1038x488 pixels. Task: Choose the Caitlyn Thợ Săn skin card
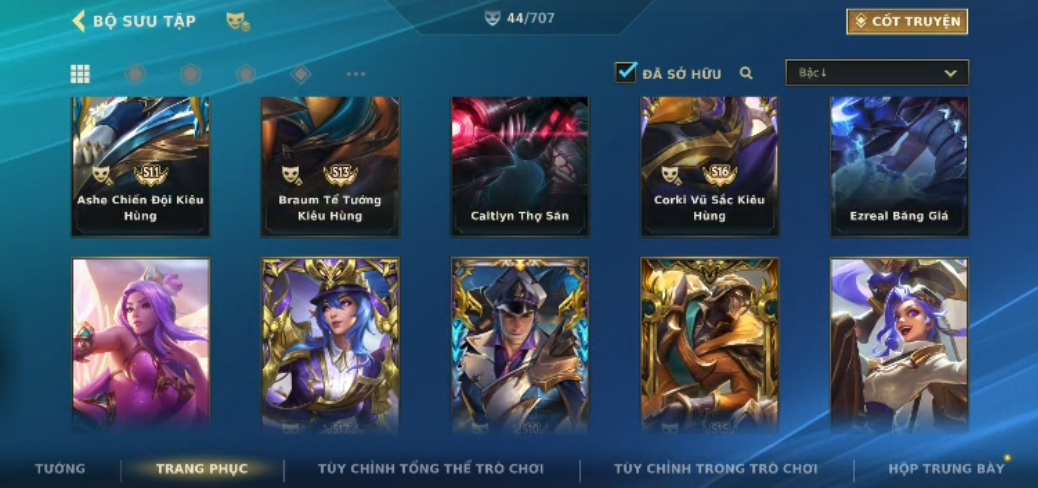[520, 166]
